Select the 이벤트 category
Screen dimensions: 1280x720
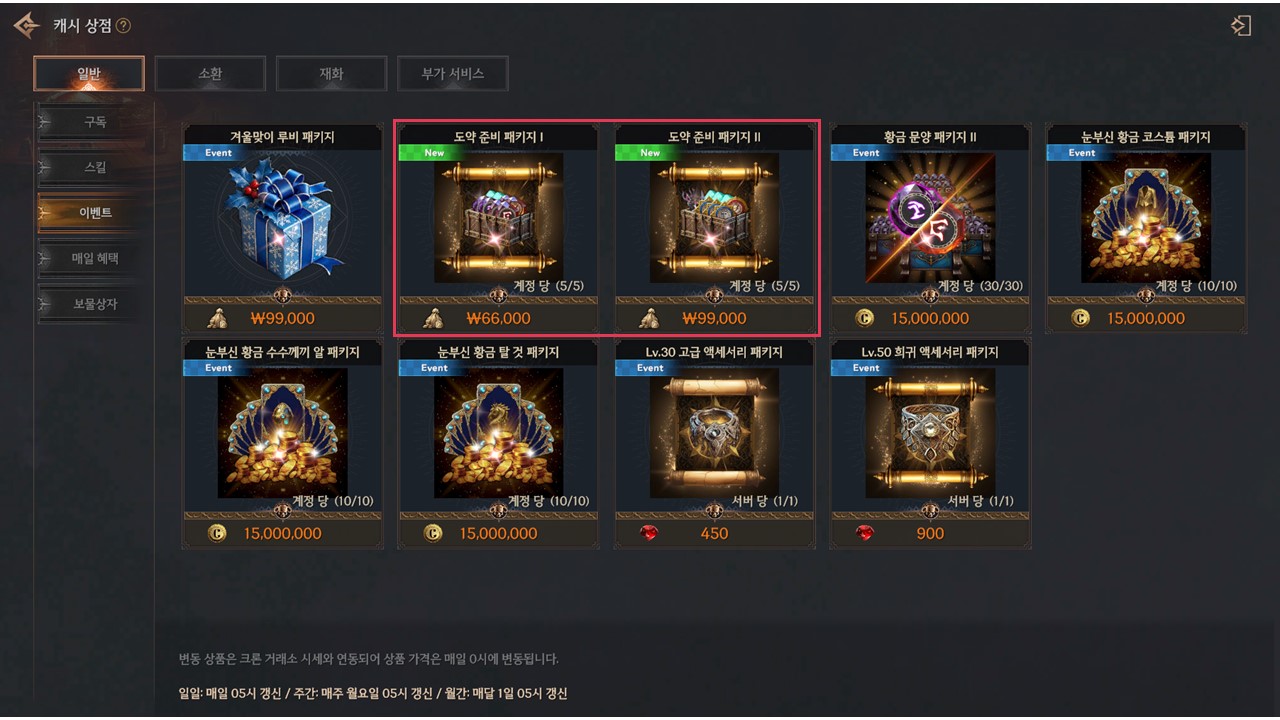pos(95,213)
